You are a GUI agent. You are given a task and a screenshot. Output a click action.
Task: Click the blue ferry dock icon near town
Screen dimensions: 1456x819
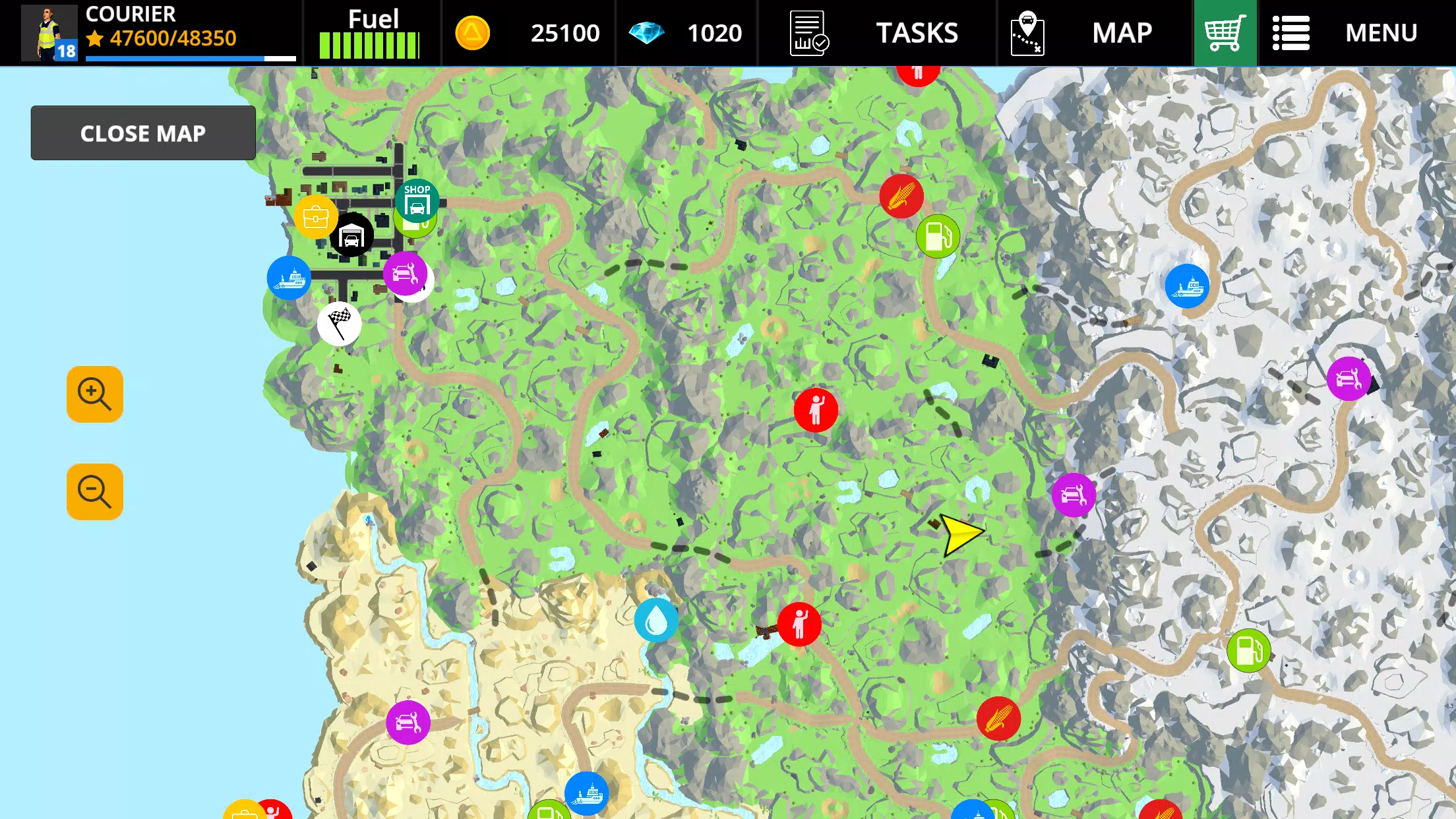pyautogui.click(x=289, y=279)
